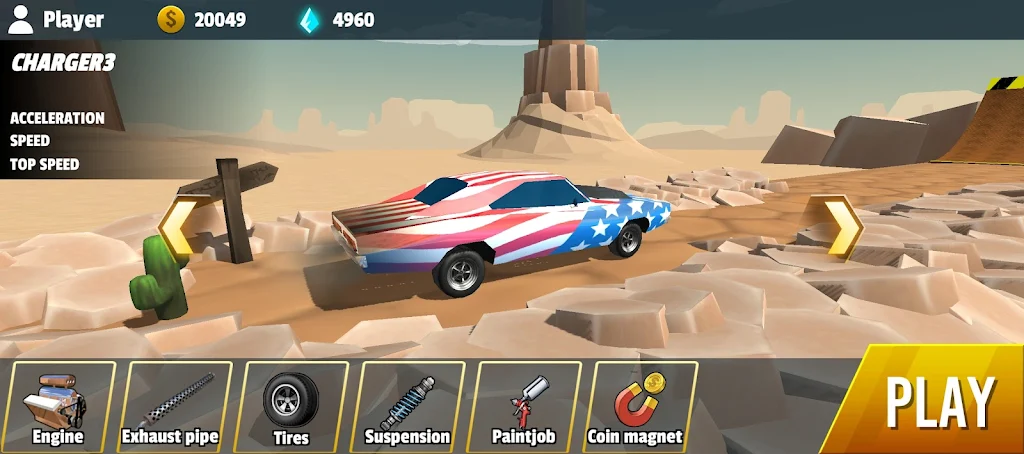The height and width of the screenshot is (454, 1024).
Task: Open the Player profile
Action: click(x=56, y=19)
